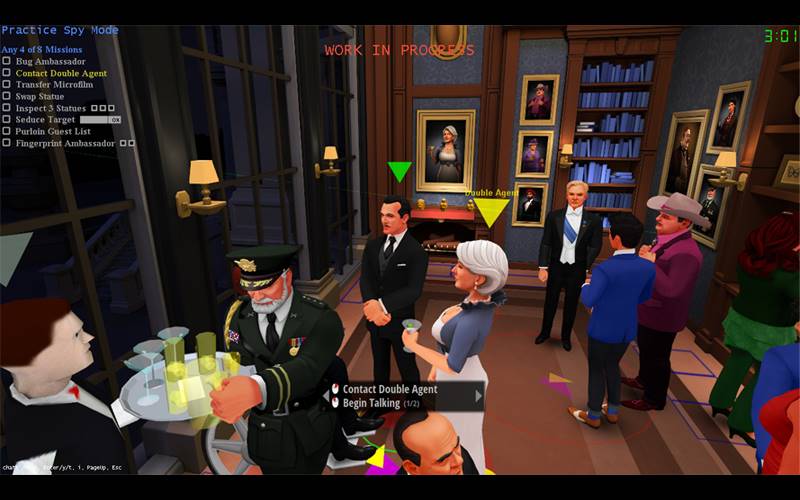Select the Inspect 3 Statues mission

click(51, 108)
